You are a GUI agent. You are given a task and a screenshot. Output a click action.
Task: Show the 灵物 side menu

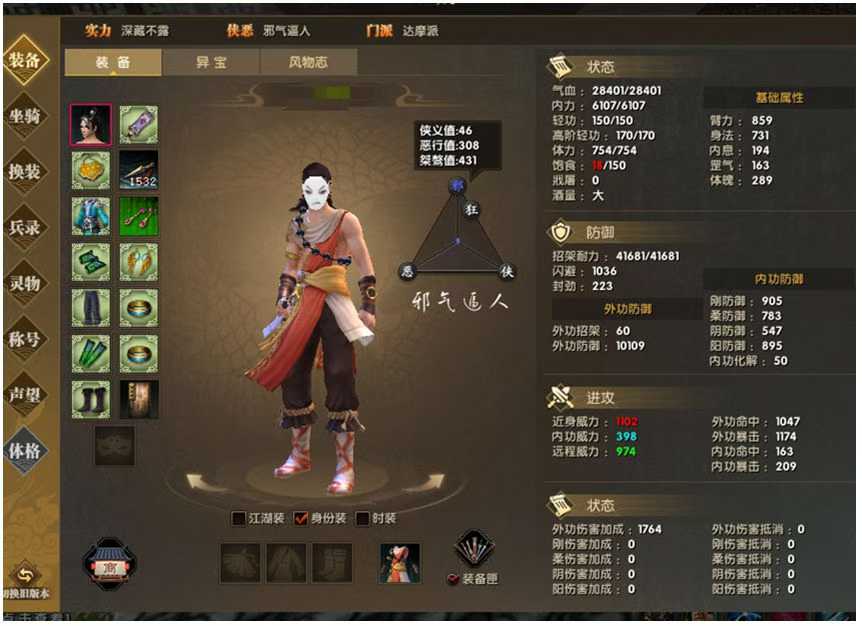point(25,282)
